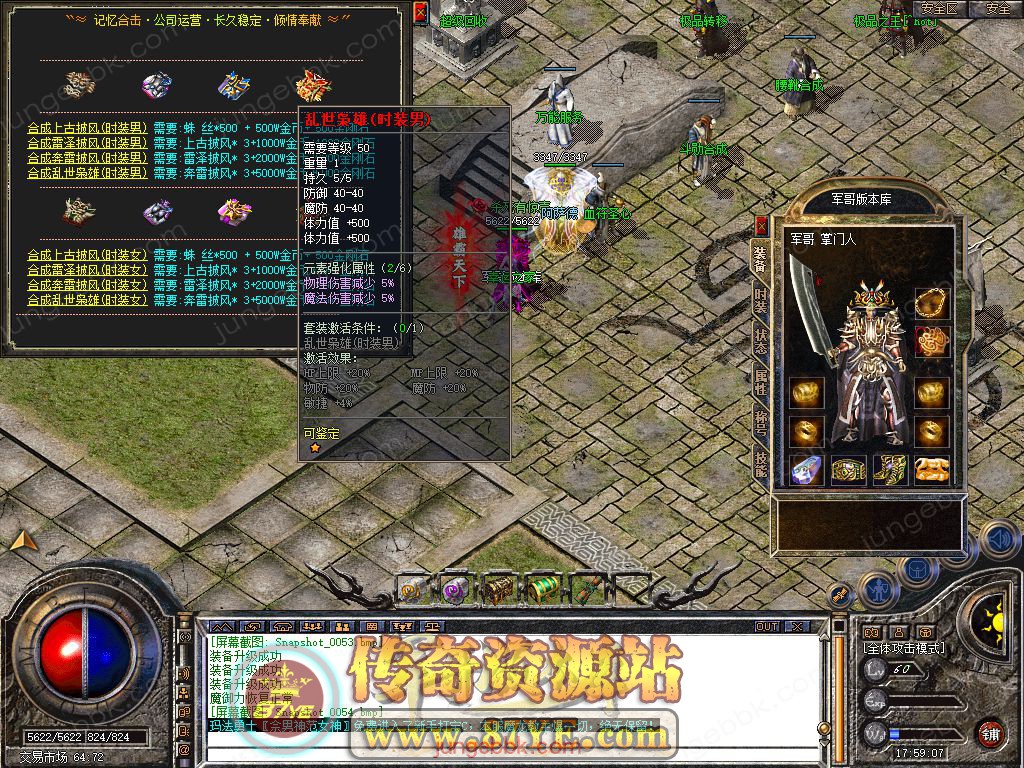The image size is (1024, 768).
Task: Click 合成奔雷披风(时装男) link
Action: tap(87, 157)
